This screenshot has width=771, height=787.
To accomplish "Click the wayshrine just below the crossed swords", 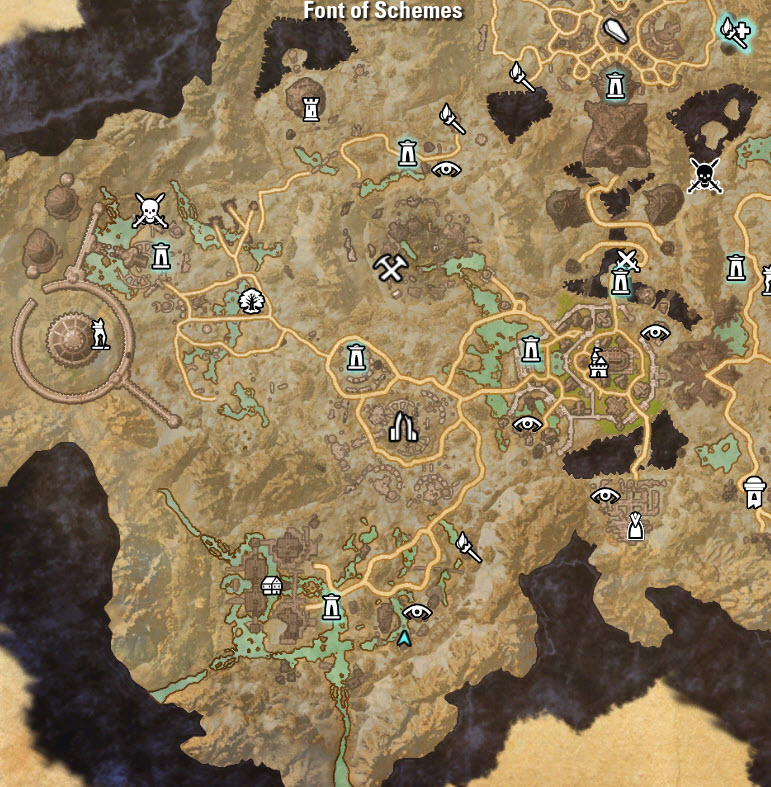I will pos(621,283).
